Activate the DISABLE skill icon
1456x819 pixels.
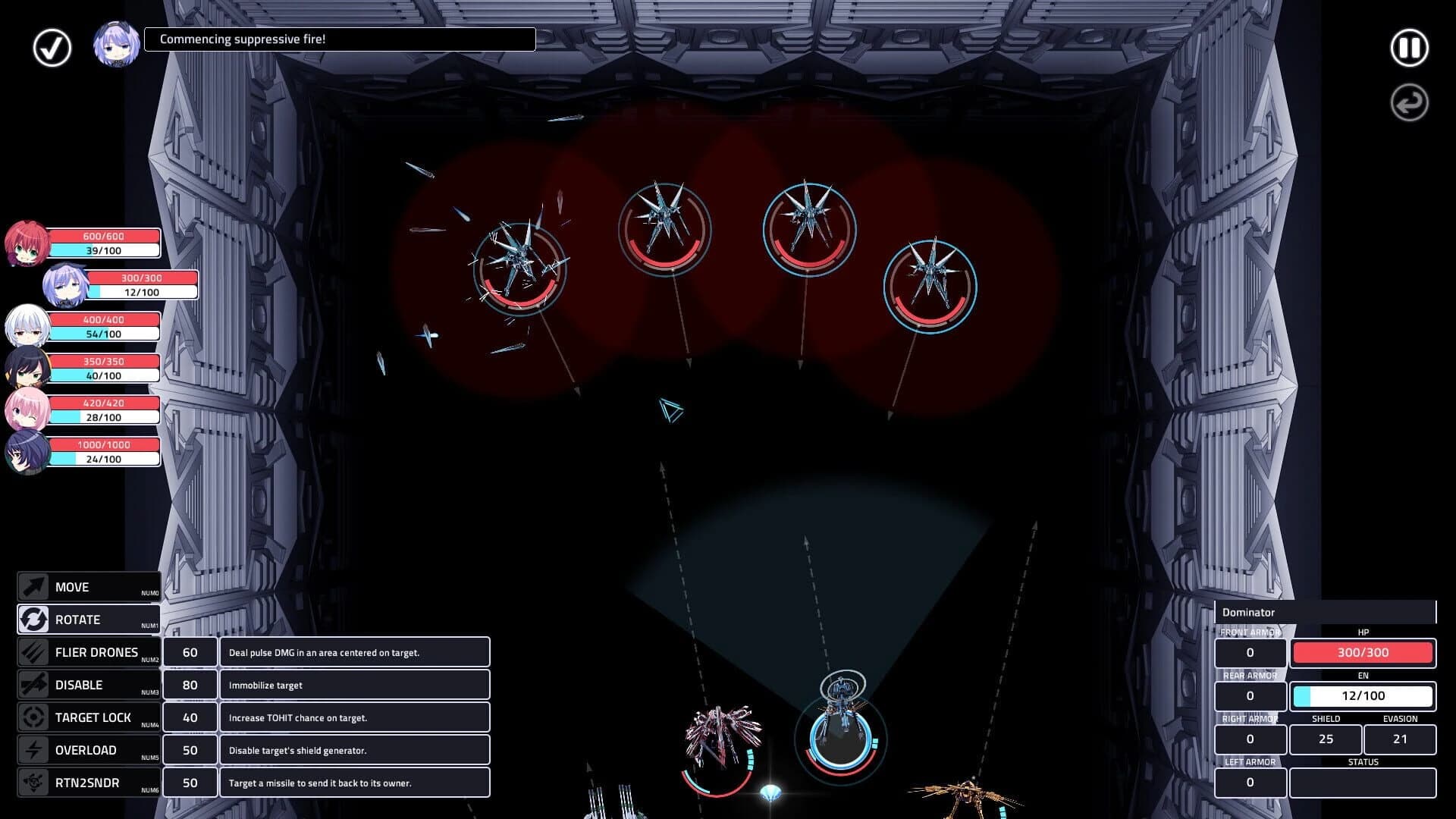coord(32,684)
